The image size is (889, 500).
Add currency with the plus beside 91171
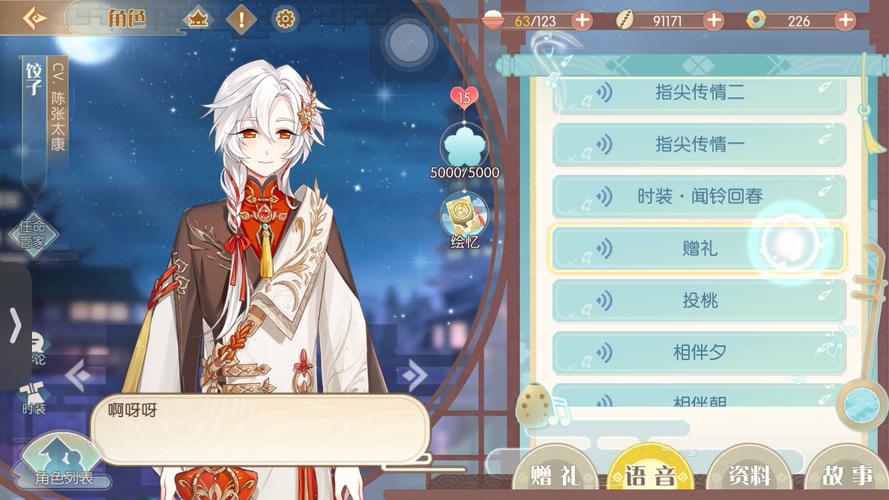(x=714, y=20)
